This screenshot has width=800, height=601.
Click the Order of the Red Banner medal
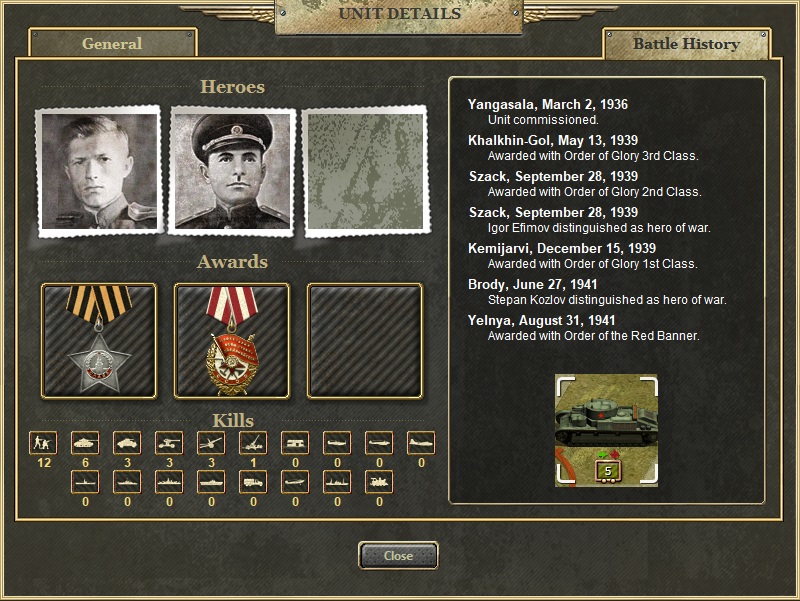(232, 341)
